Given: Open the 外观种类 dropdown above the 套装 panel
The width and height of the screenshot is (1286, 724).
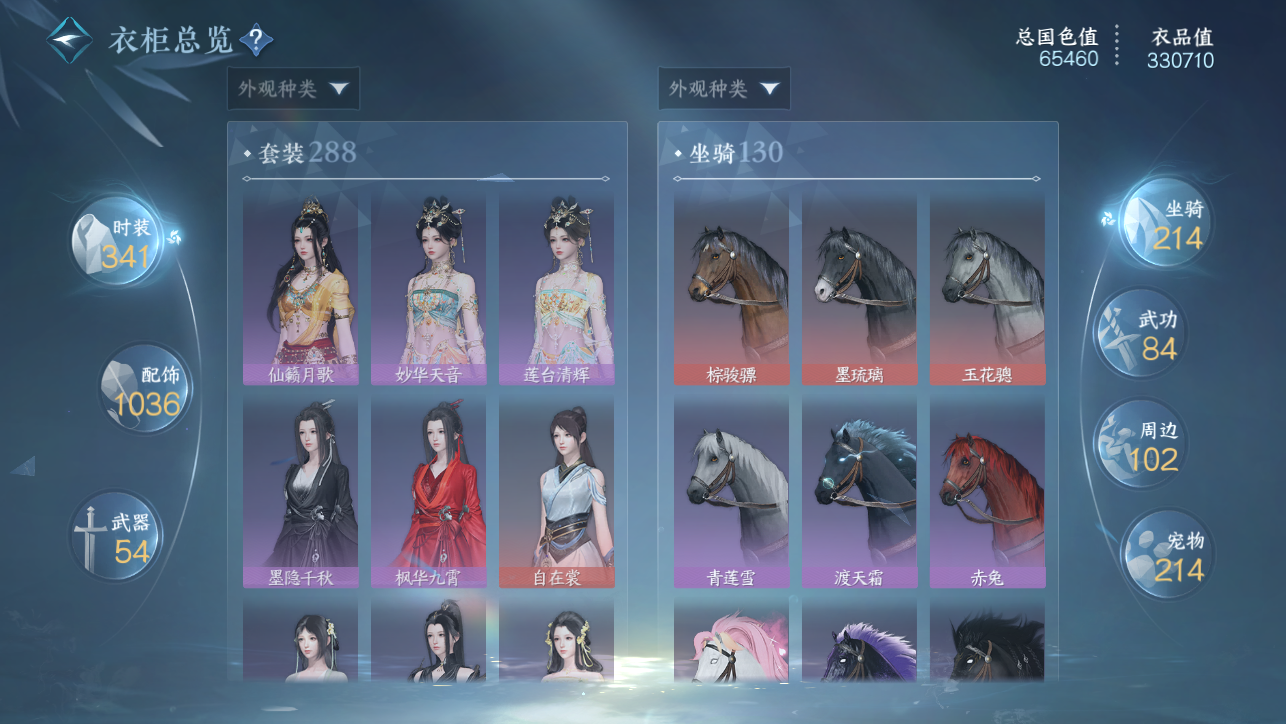Looking at the screenshot, I should [x=293, y=89].
